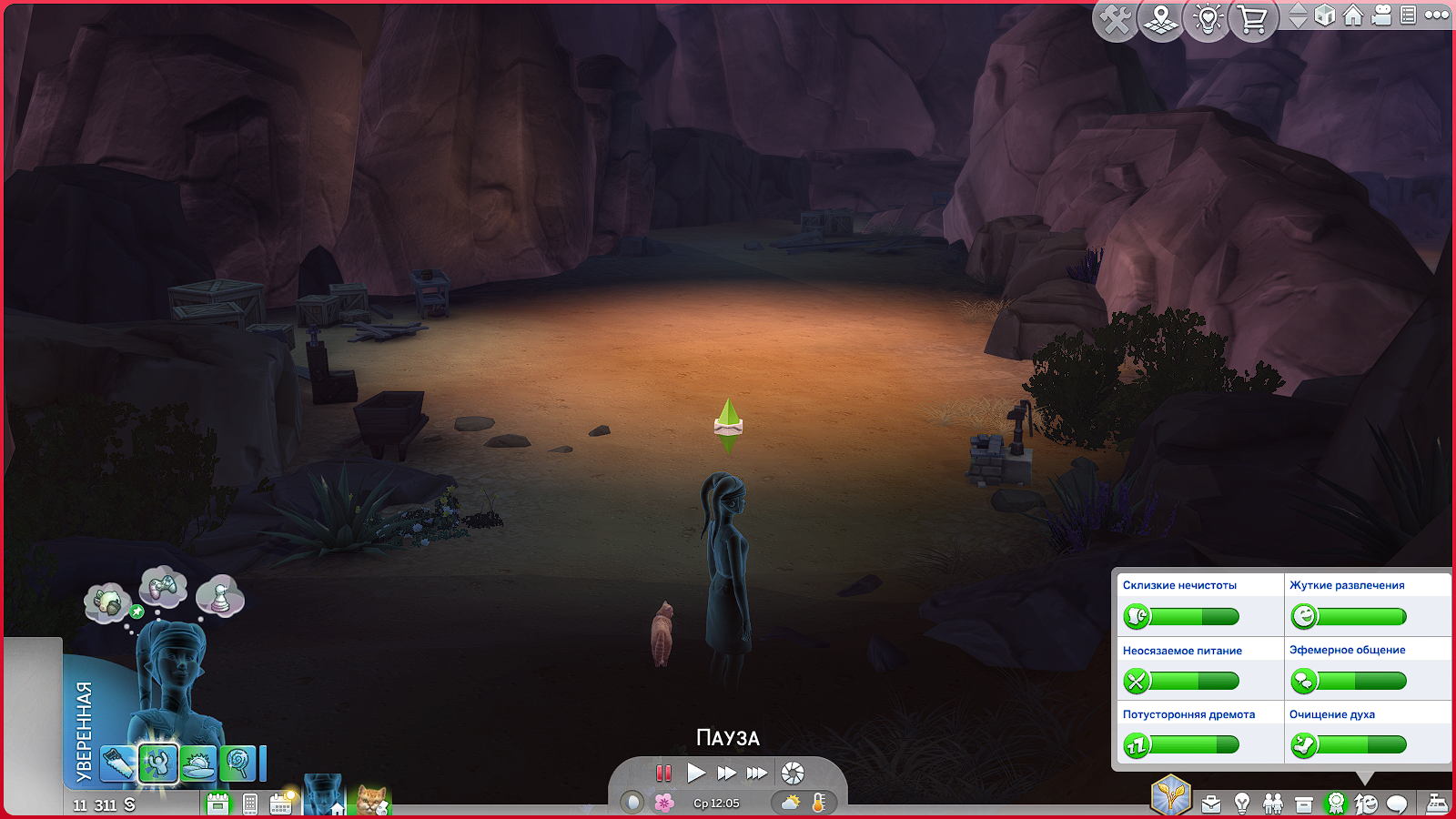1456x819 pixels.
Task: Open the Career briefcase panel
Action: 1211,804
